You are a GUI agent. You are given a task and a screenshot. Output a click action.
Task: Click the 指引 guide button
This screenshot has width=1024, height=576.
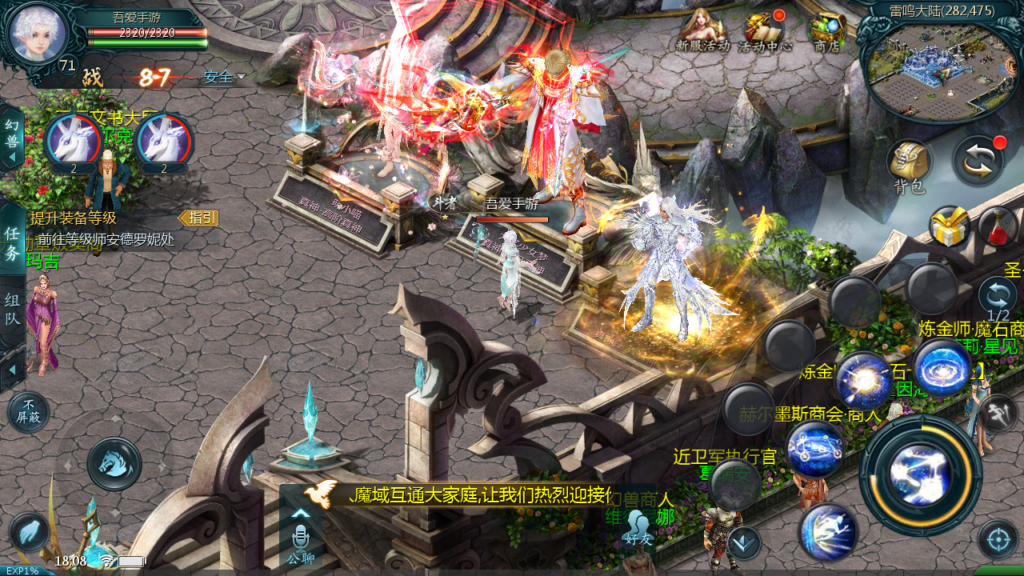pyautogui.click(x=198, y=217)
